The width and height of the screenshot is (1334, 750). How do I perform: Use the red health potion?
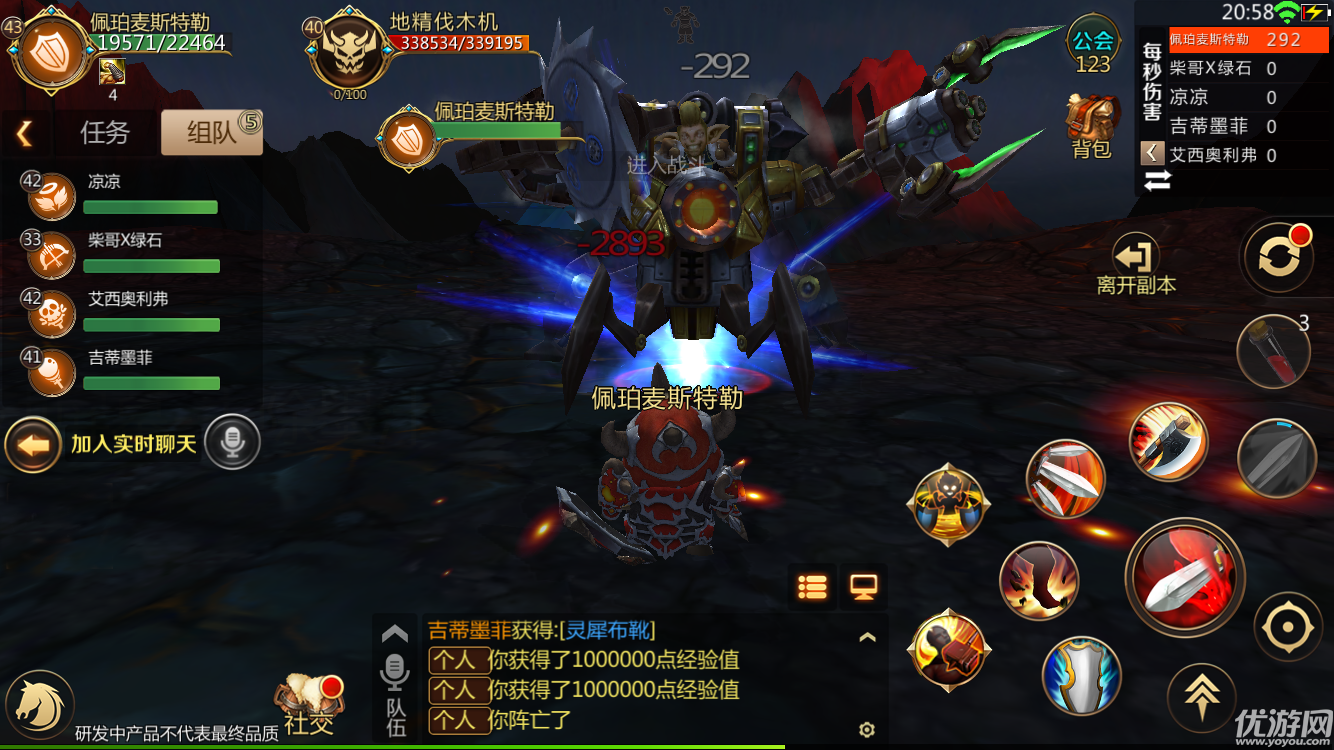point(1273,351)
